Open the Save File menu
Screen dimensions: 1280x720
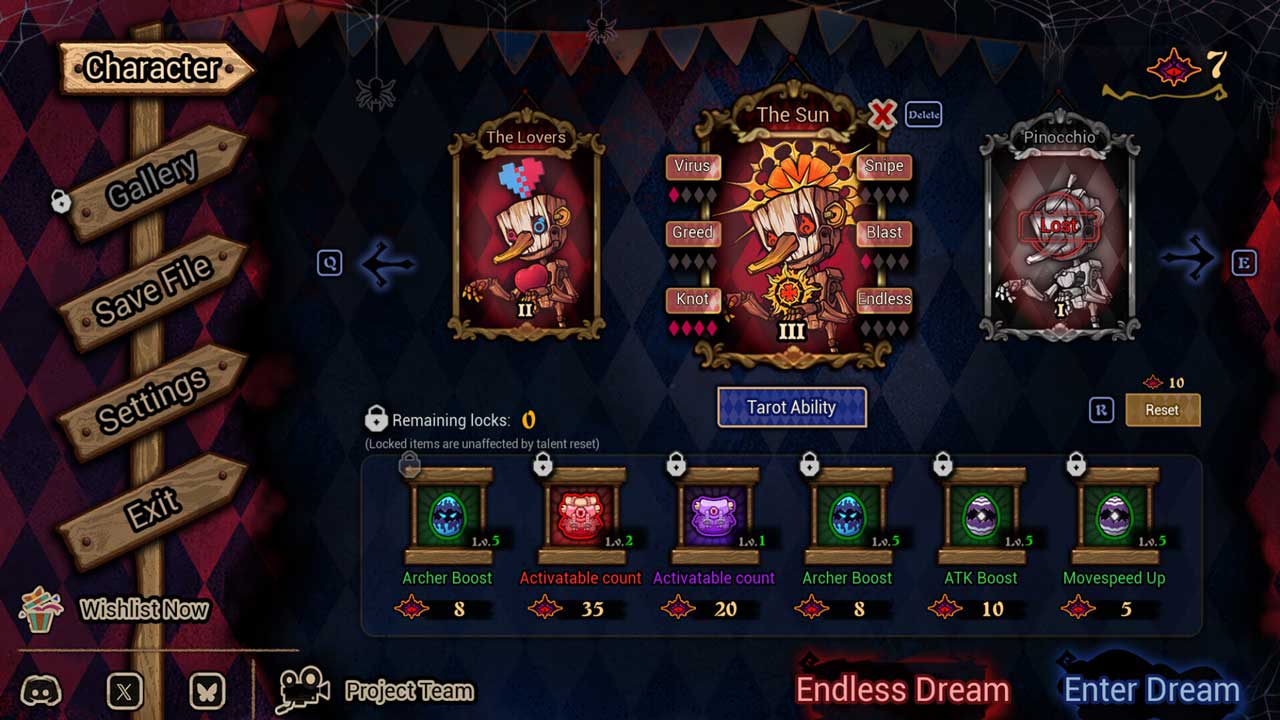click(154, 288)
